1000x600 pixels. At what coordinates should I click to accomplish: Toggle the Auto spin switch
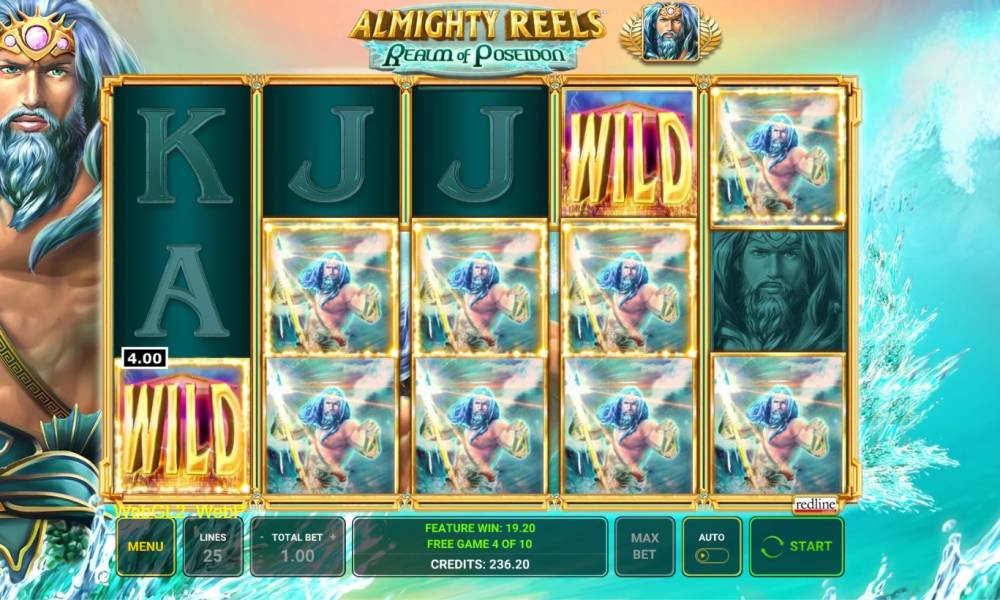point(712,555)
